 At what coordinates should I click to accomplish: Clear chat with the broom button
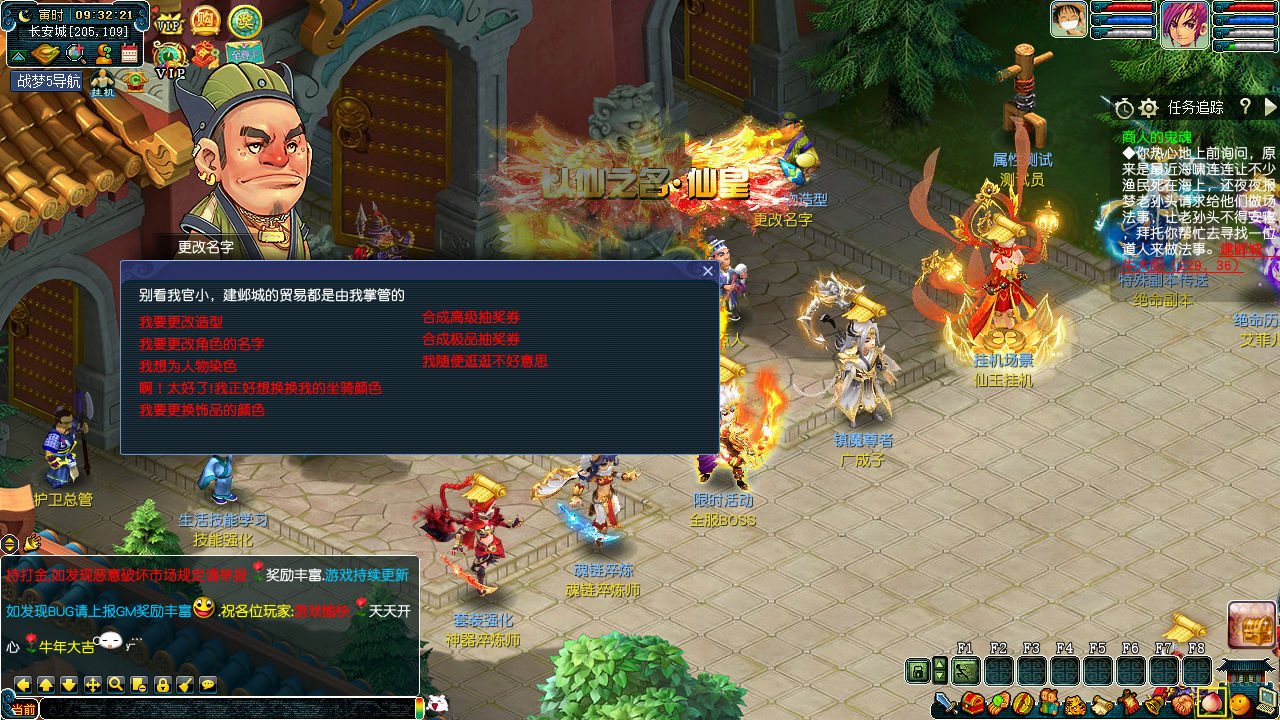185,685
